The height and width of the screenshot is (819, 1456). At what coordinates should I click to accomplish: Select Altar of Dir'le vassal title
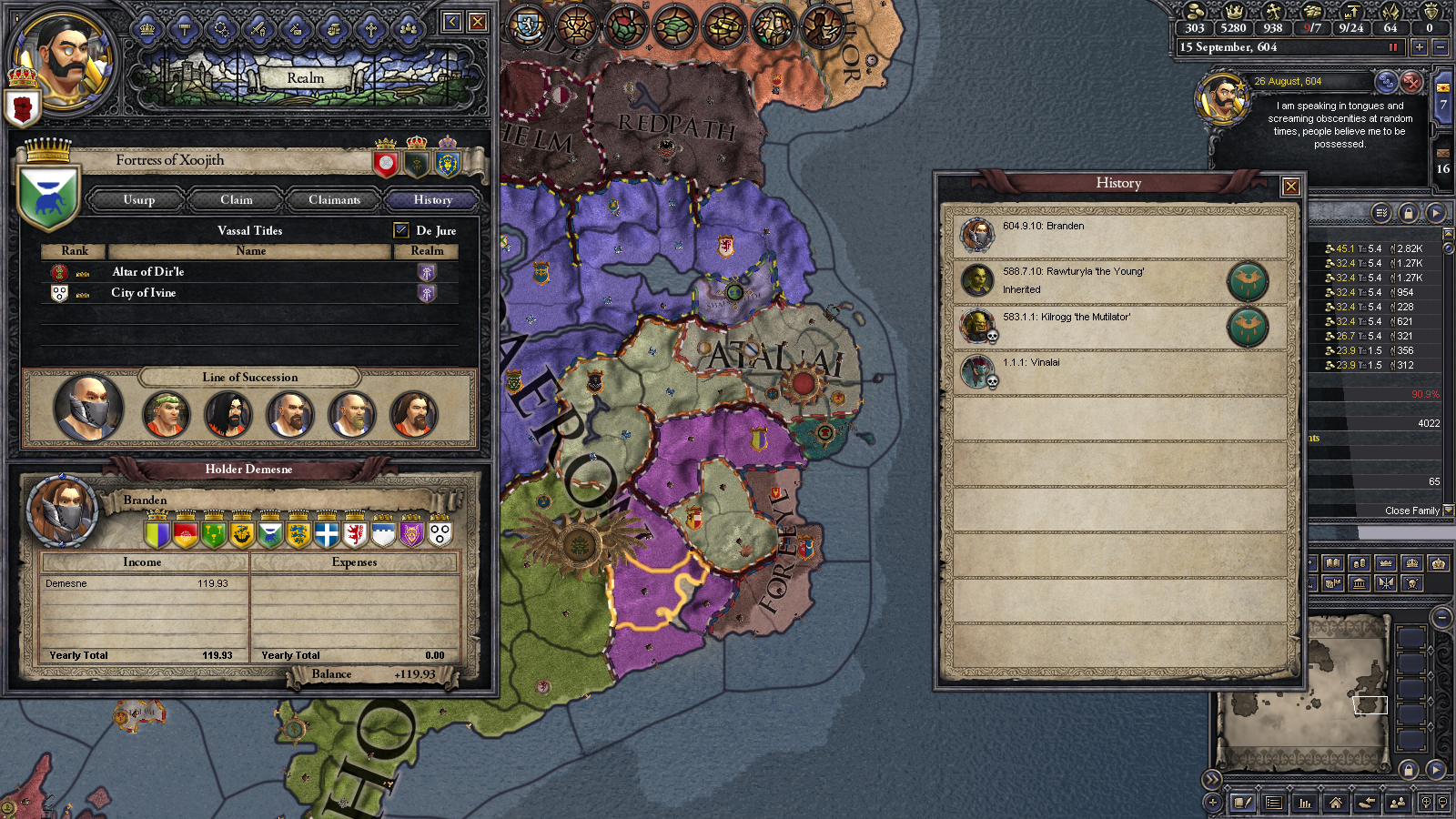148,272
